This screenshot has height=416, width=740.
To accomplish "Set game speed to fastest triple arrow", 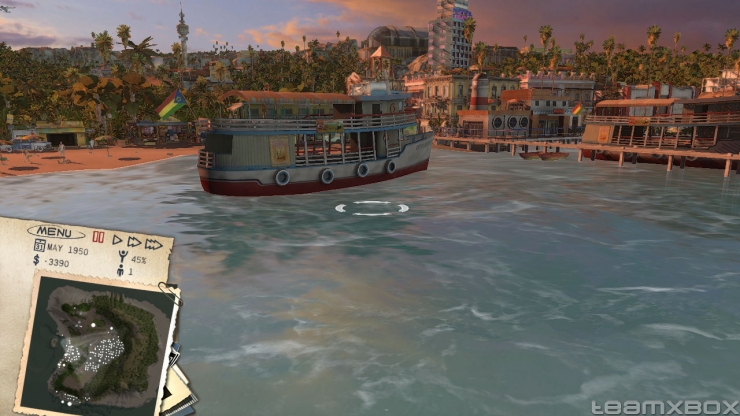I will (153, 244).
